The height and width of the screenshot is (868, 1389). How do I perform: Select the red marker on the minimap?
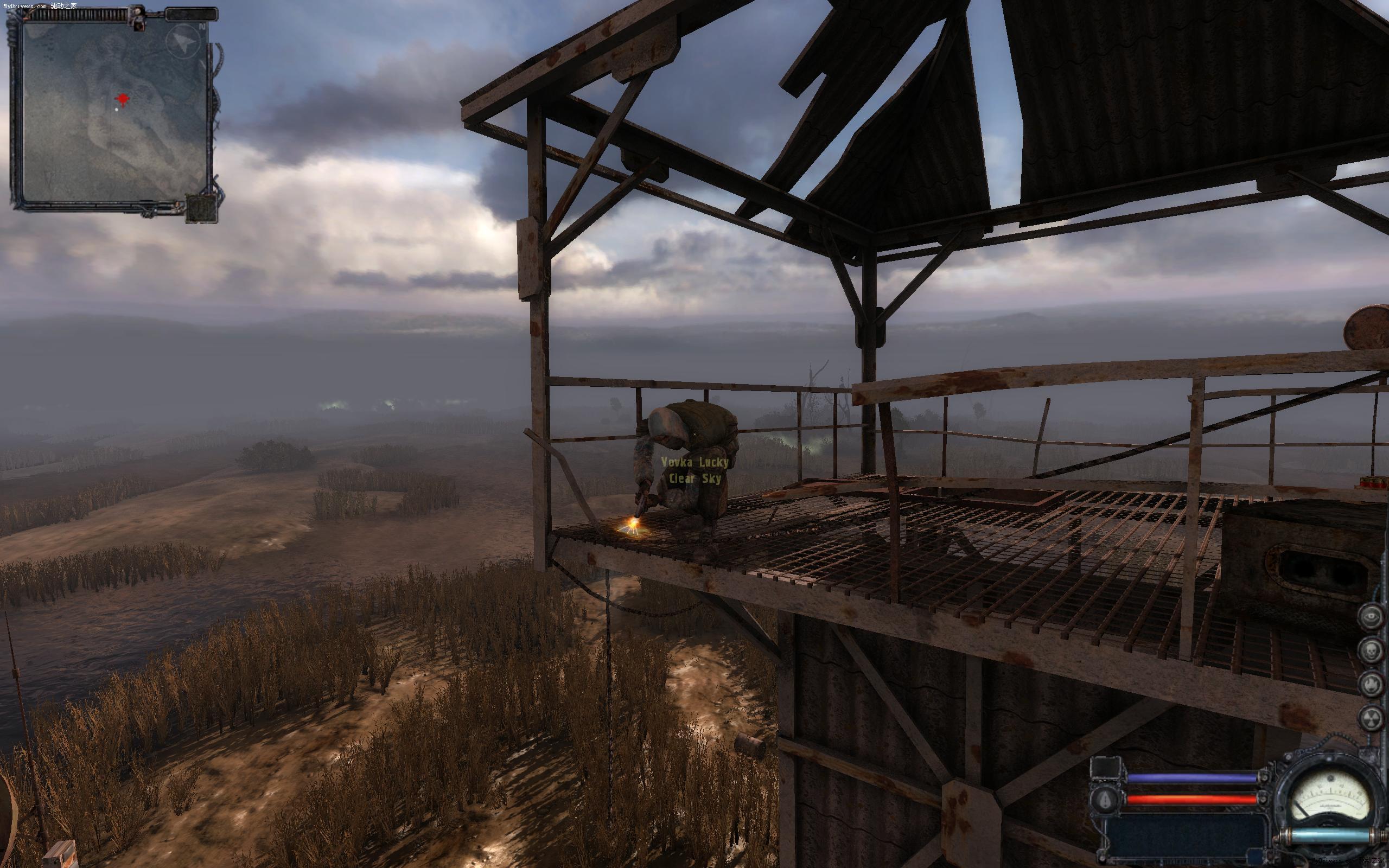click(122, 99)
